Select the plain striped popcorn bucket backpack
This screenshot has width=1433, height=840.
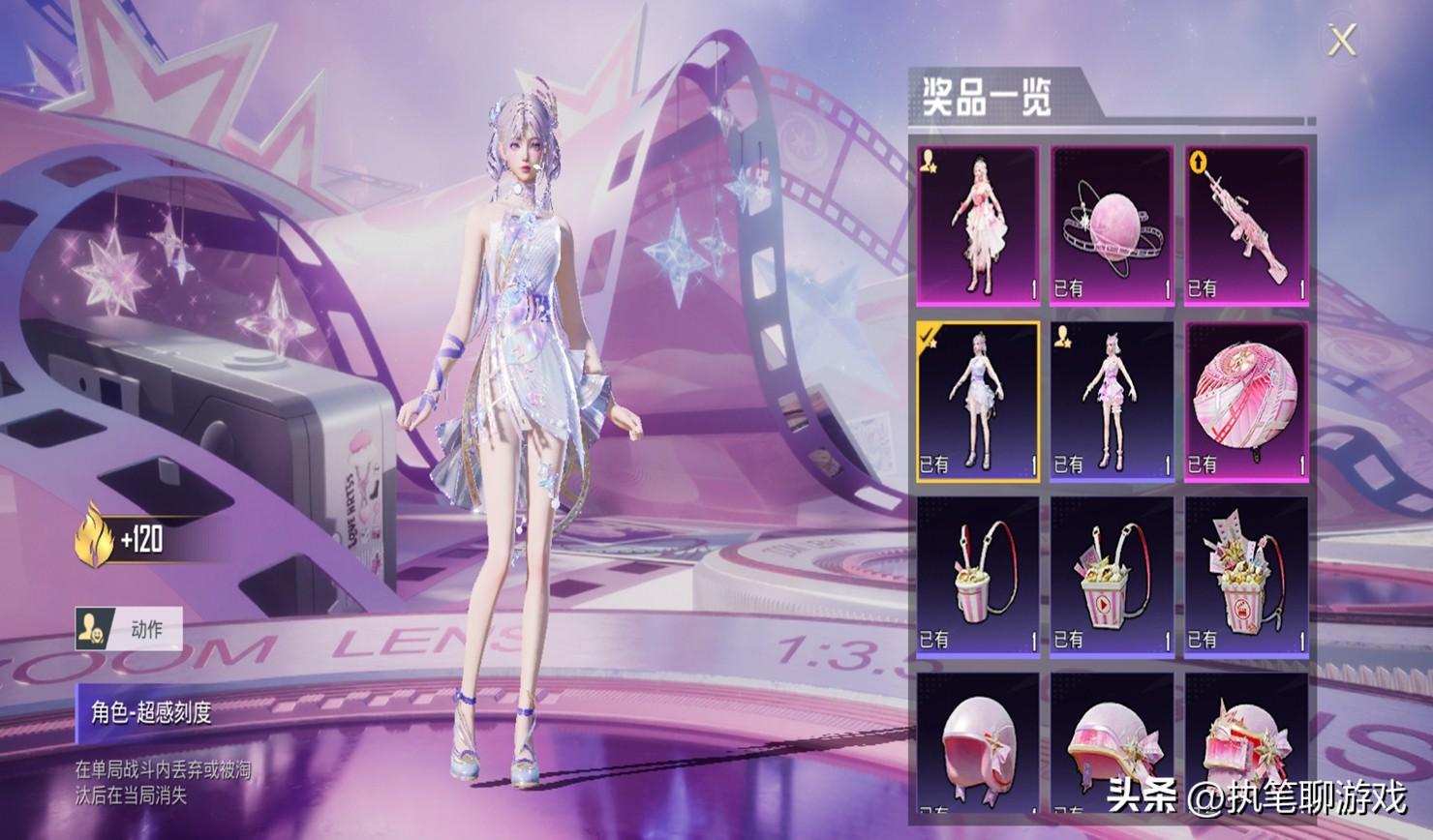(x=978, y=578)
